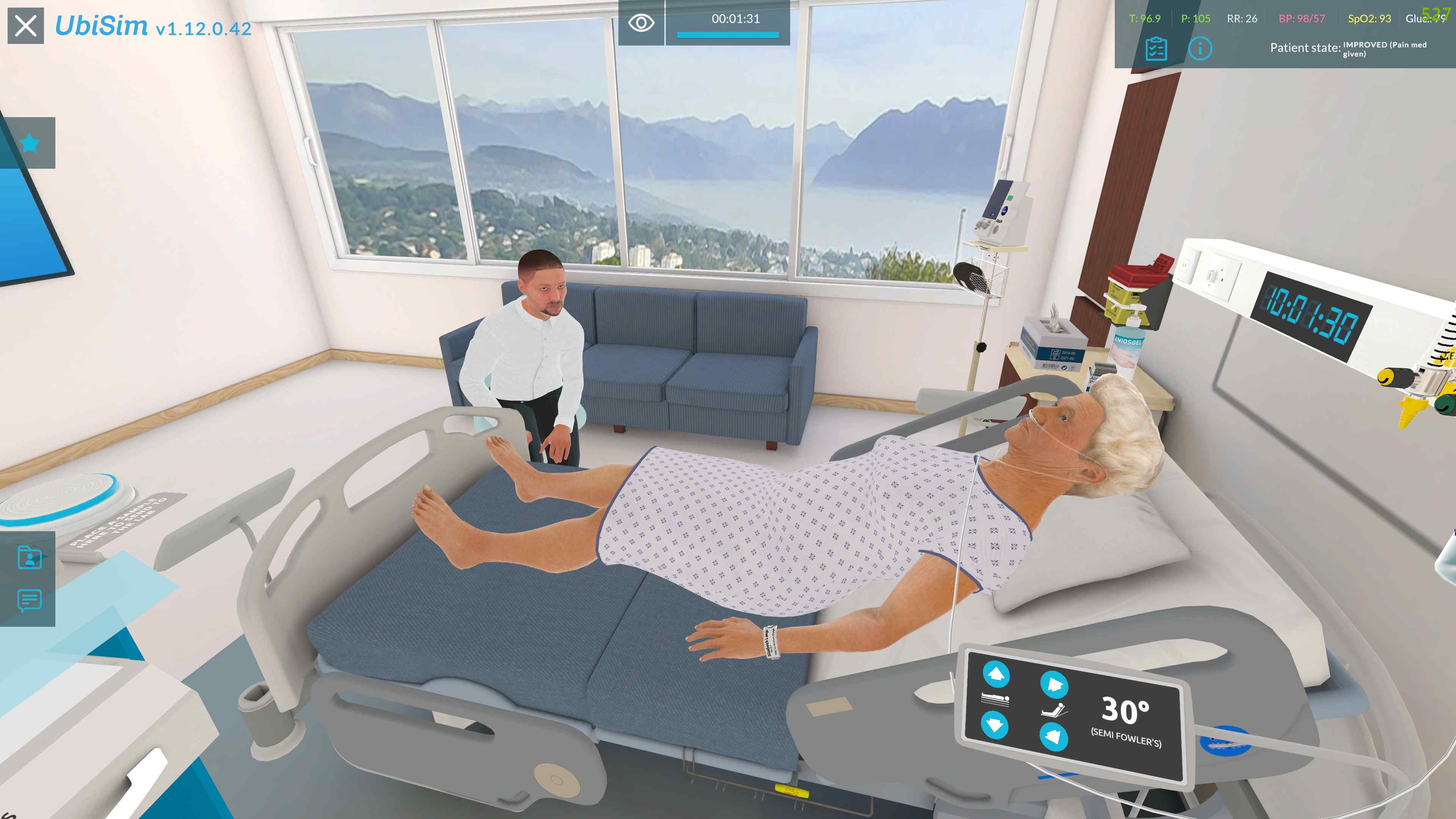Exit simulation with the X button
Screen dimensions: 1456x819
click(25, 25)
